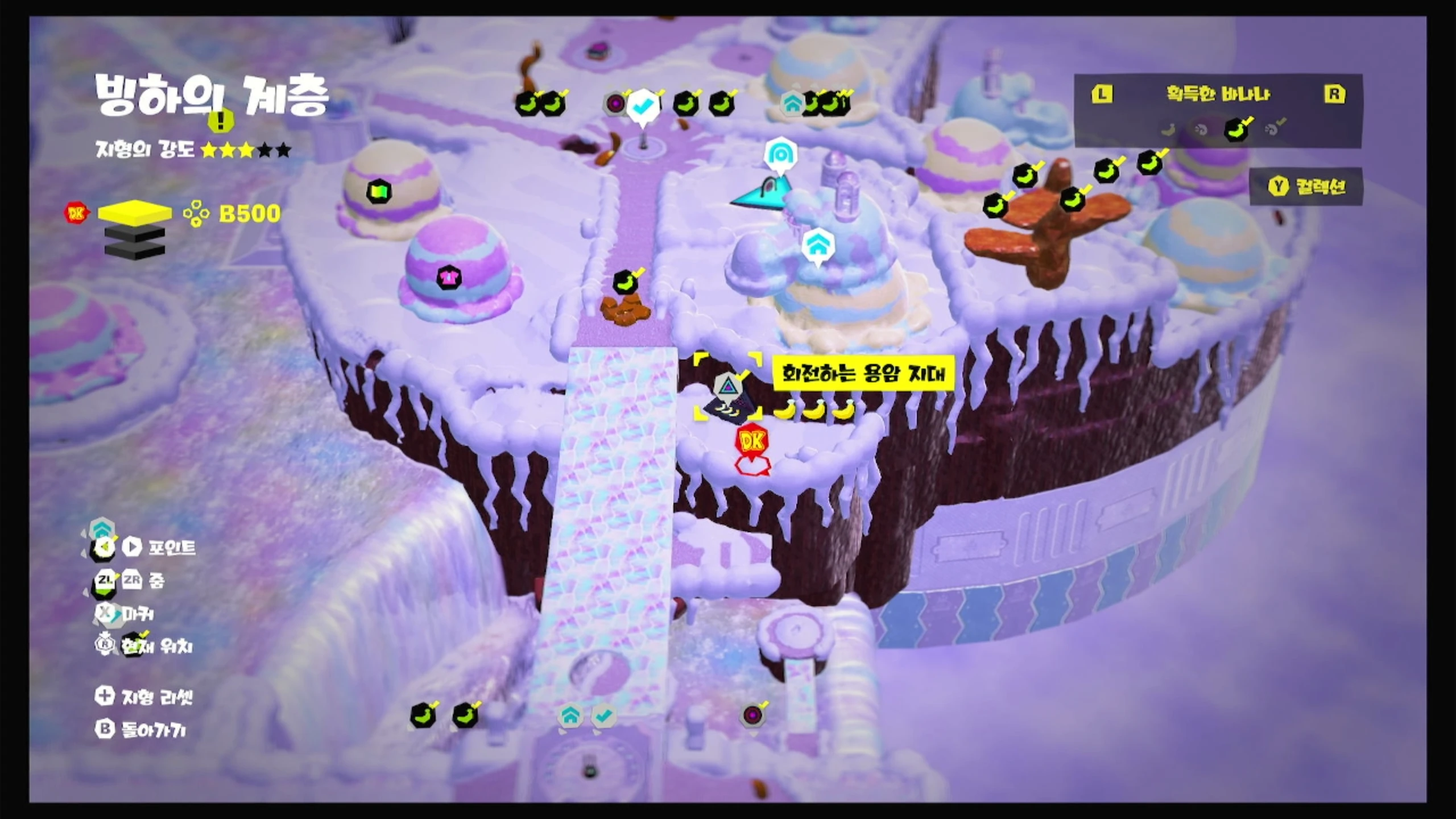
Task: Open the 컬렉션 collection panel
Action: [1306, 187]
